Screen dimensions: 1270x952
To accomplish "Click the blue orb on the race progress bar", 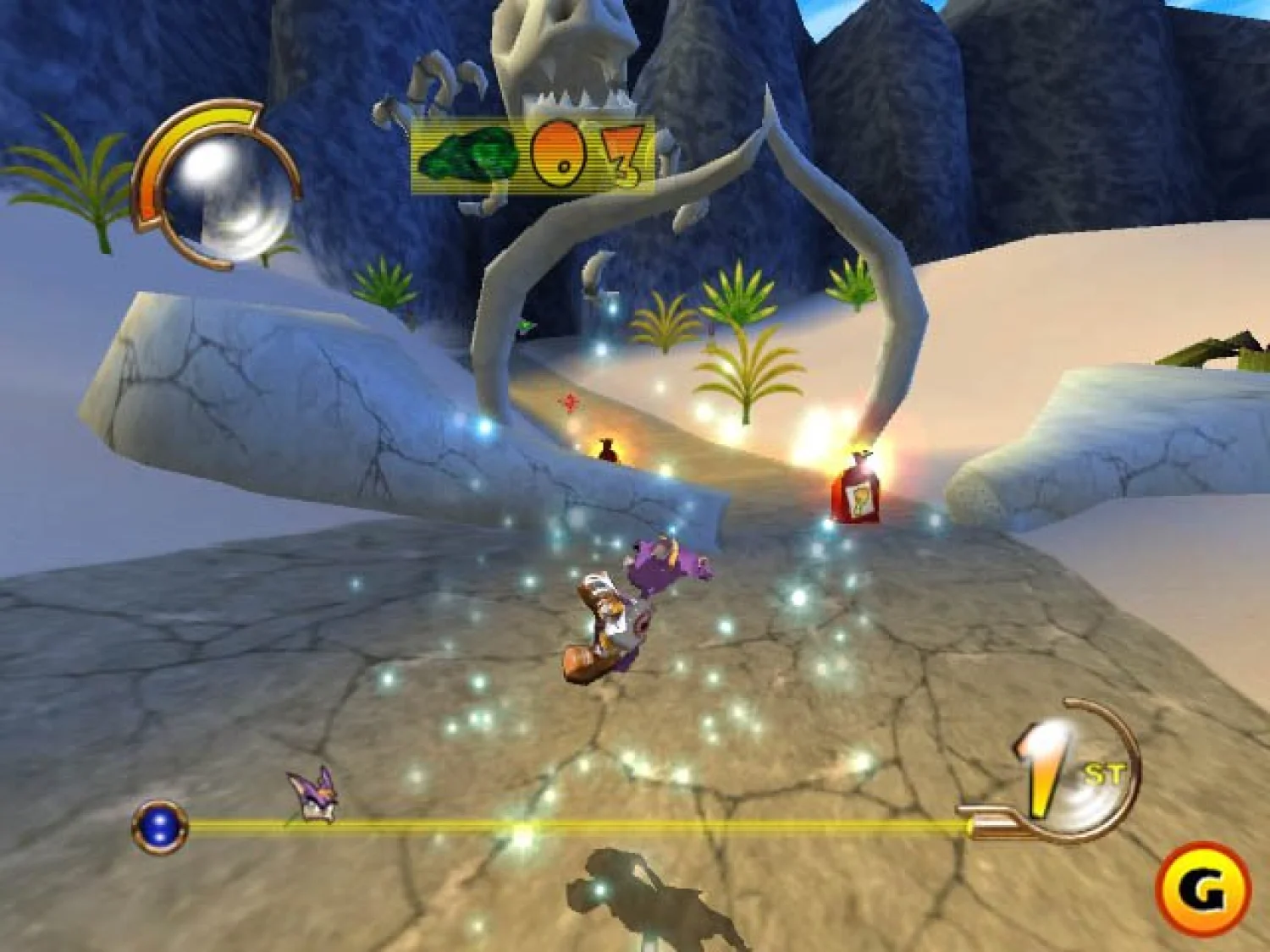I will pyautogui.click(x=159, y=825).
